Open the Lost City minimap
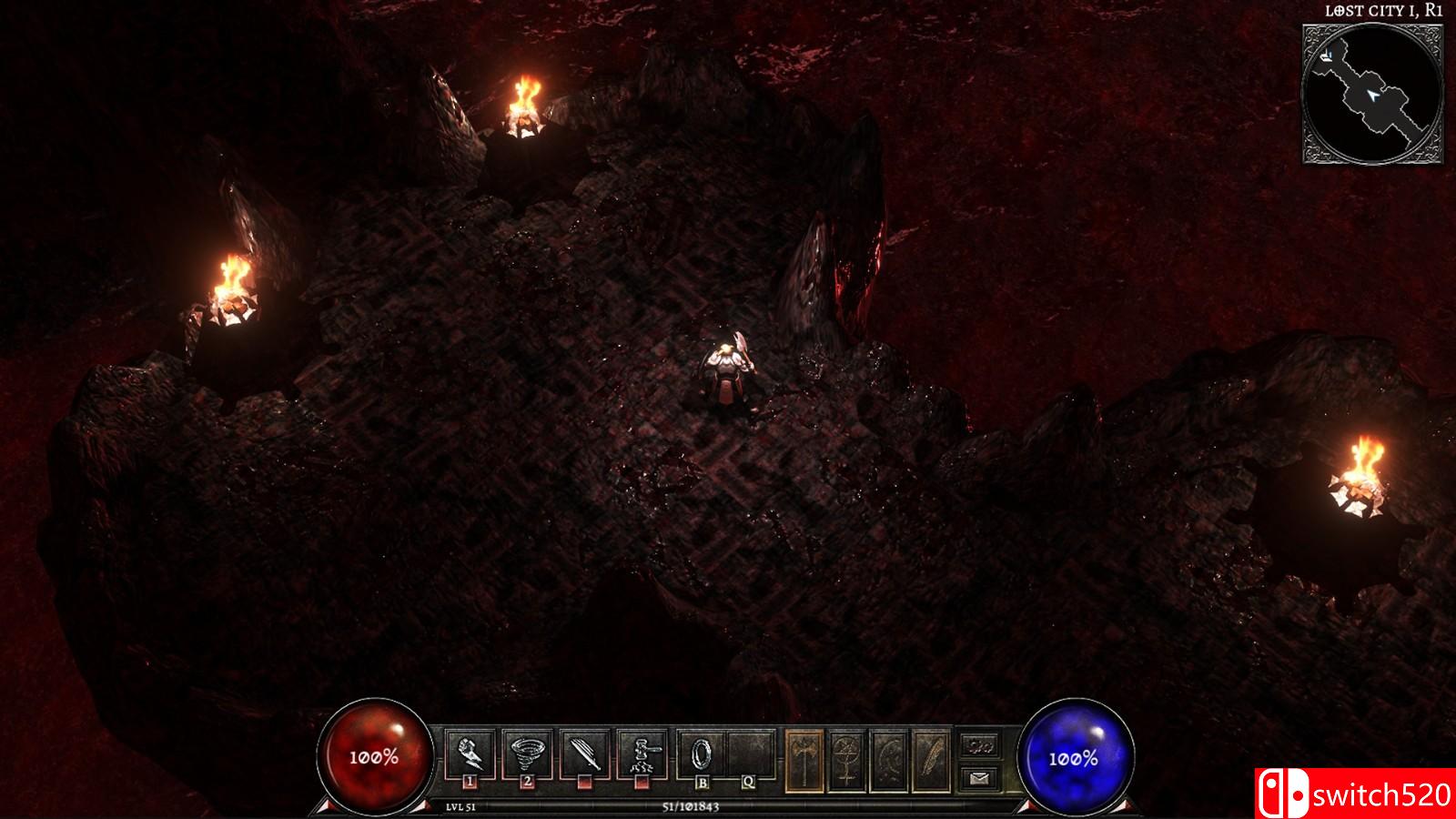 pyautogui.click(x=1372, y=94)
